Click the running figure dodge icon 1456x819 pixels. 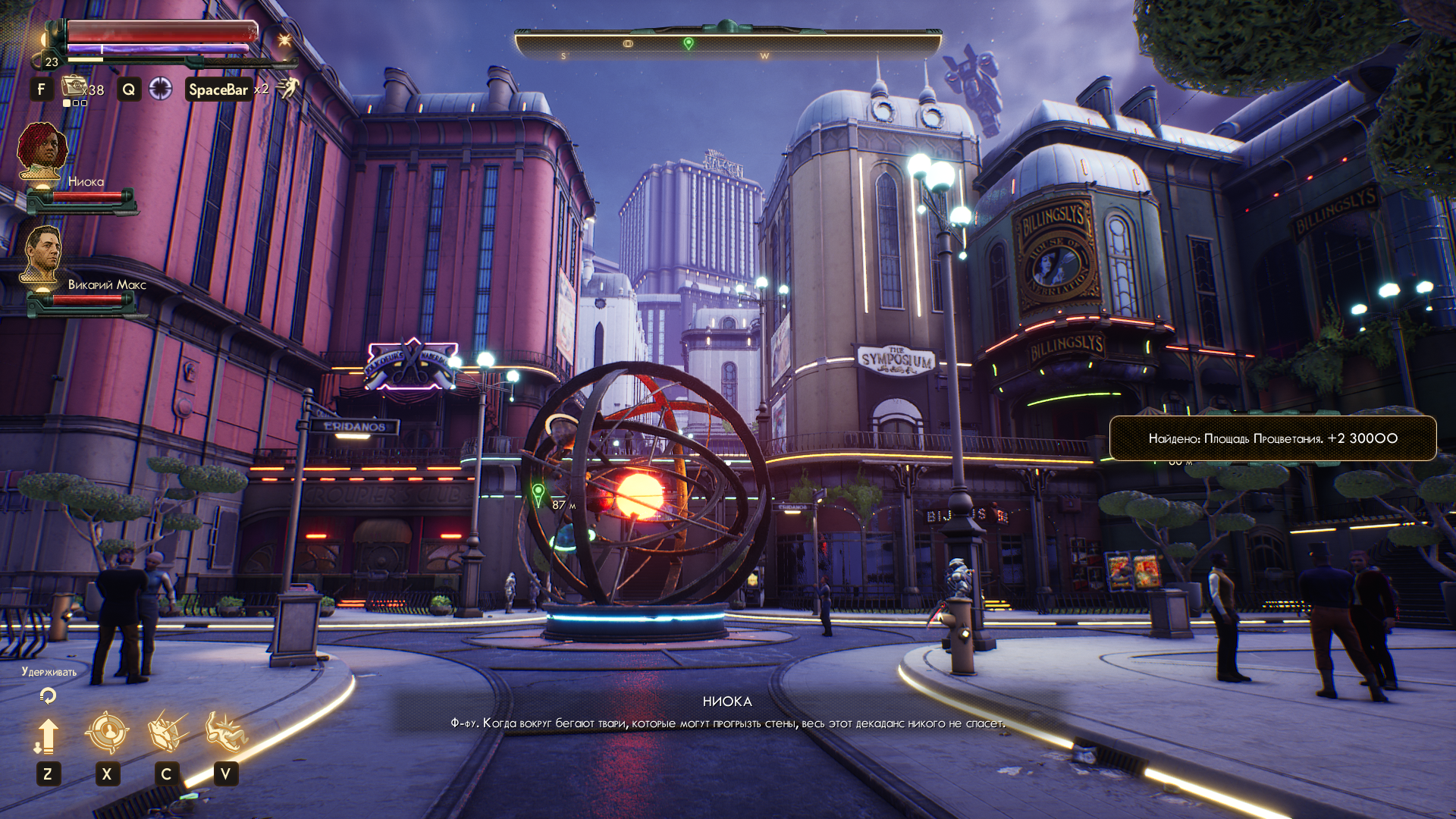pos(287,89)
